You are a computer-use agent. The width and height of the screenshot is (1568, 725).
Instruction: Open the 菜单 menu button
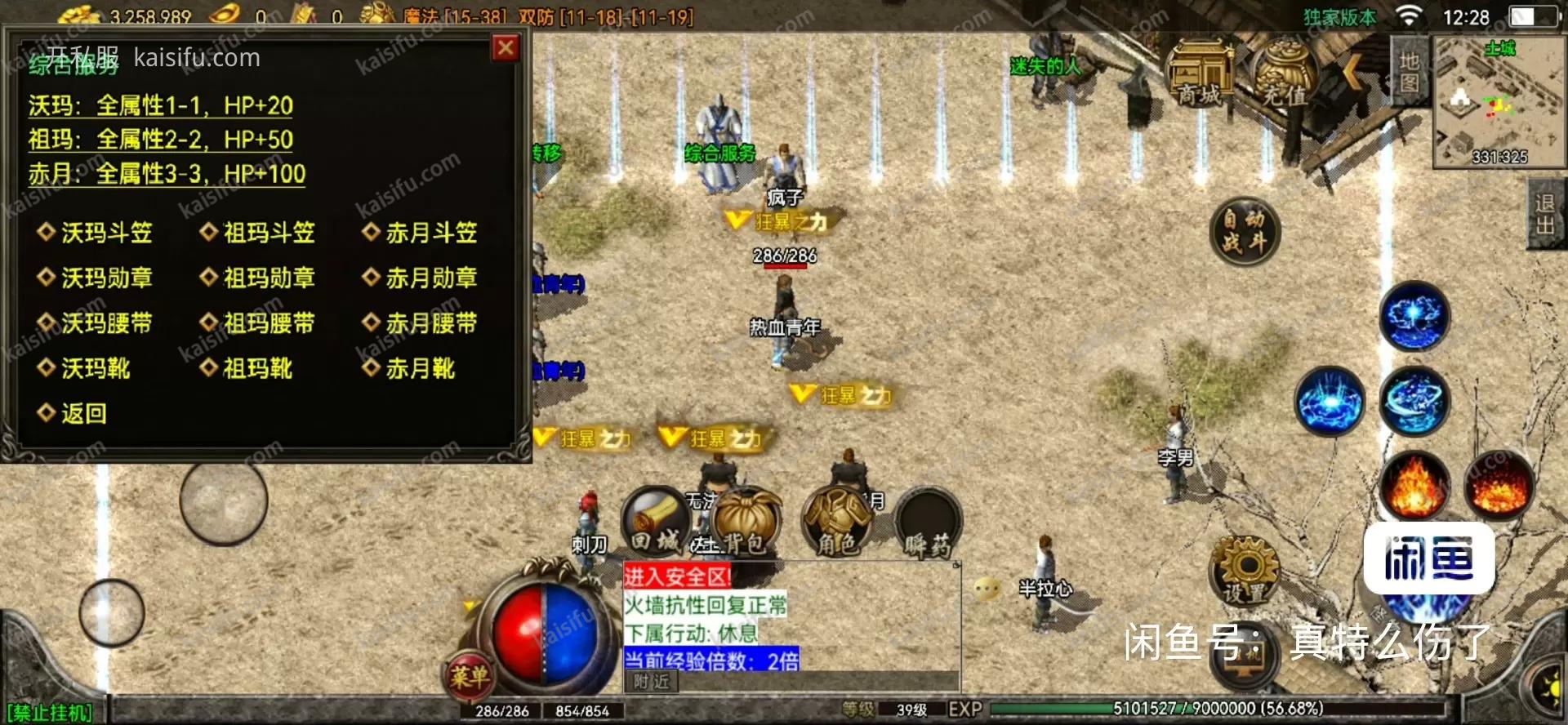click(x=469, y=674)
